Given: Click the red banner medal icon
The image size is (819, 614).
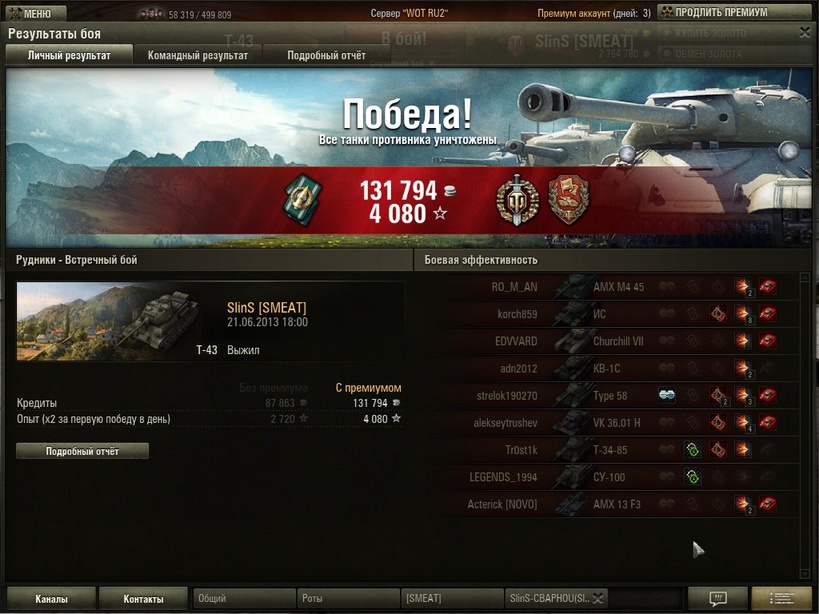Looking at the screenshot, I should [569, 200].
